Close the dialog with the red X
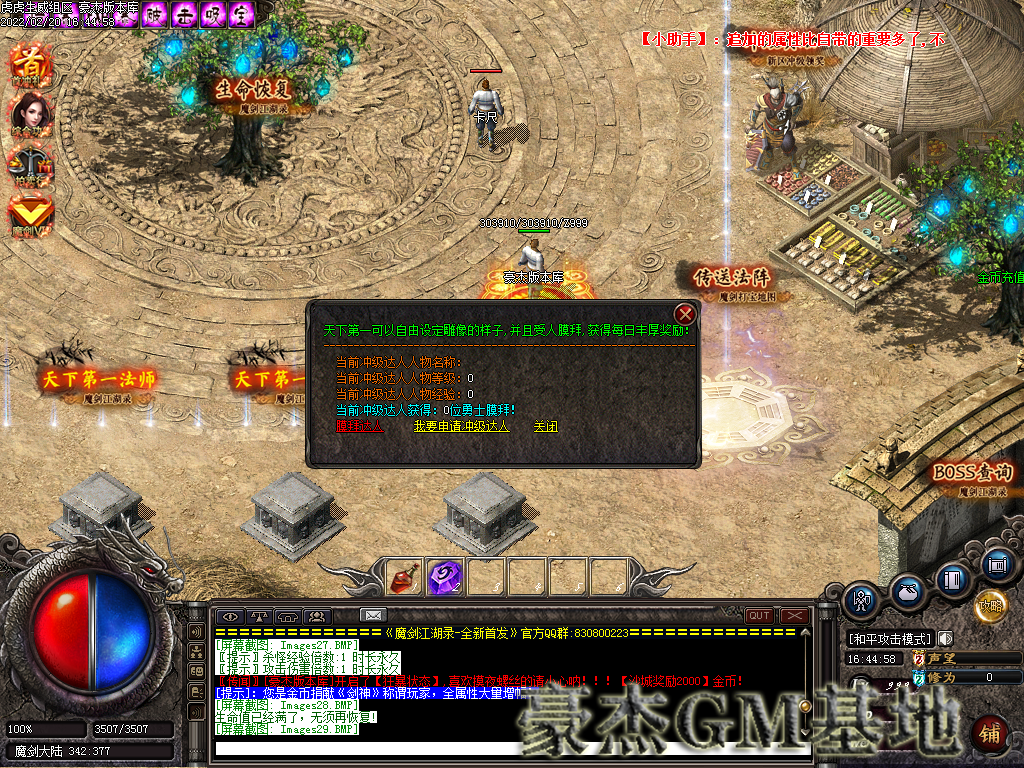Image resolution: width=1024 pixels, height=768 pixels. click(684, 312)
